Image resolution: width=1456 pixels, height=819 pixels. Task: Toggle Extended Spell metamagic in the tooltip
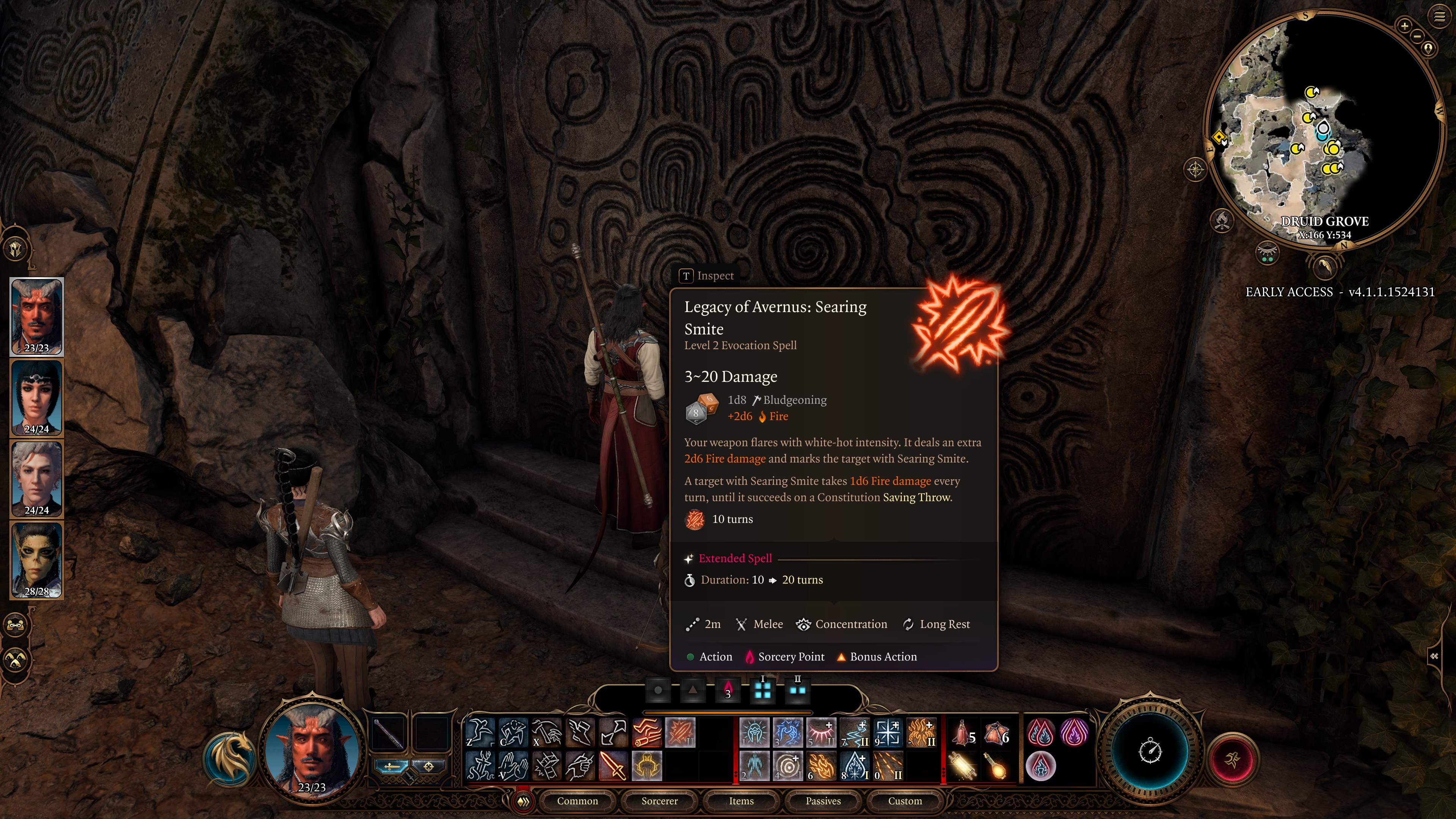click(734, 558)
